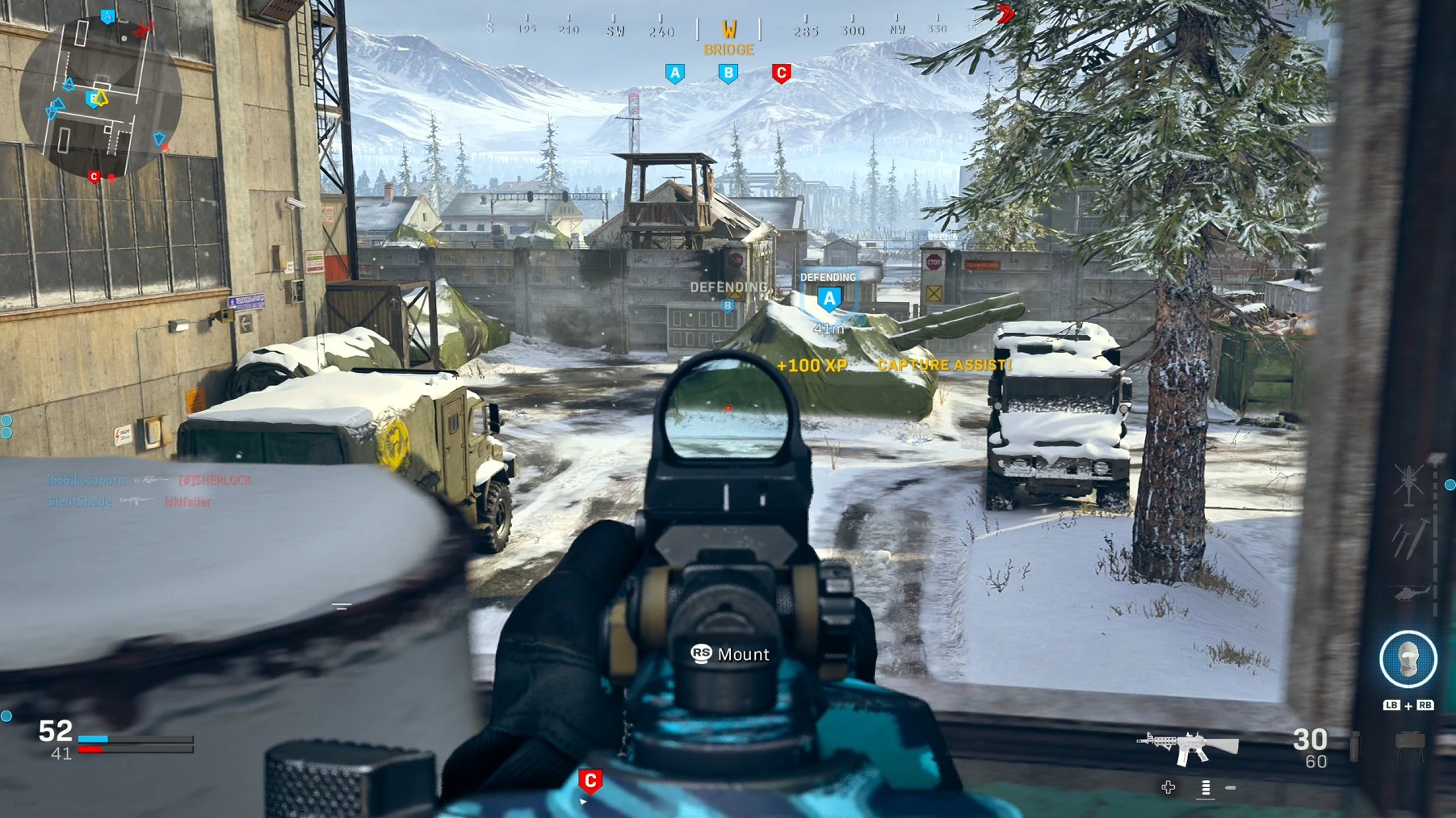Click the blue A marker on the compass
This screenshot has width=1456, height=818.
675,72
